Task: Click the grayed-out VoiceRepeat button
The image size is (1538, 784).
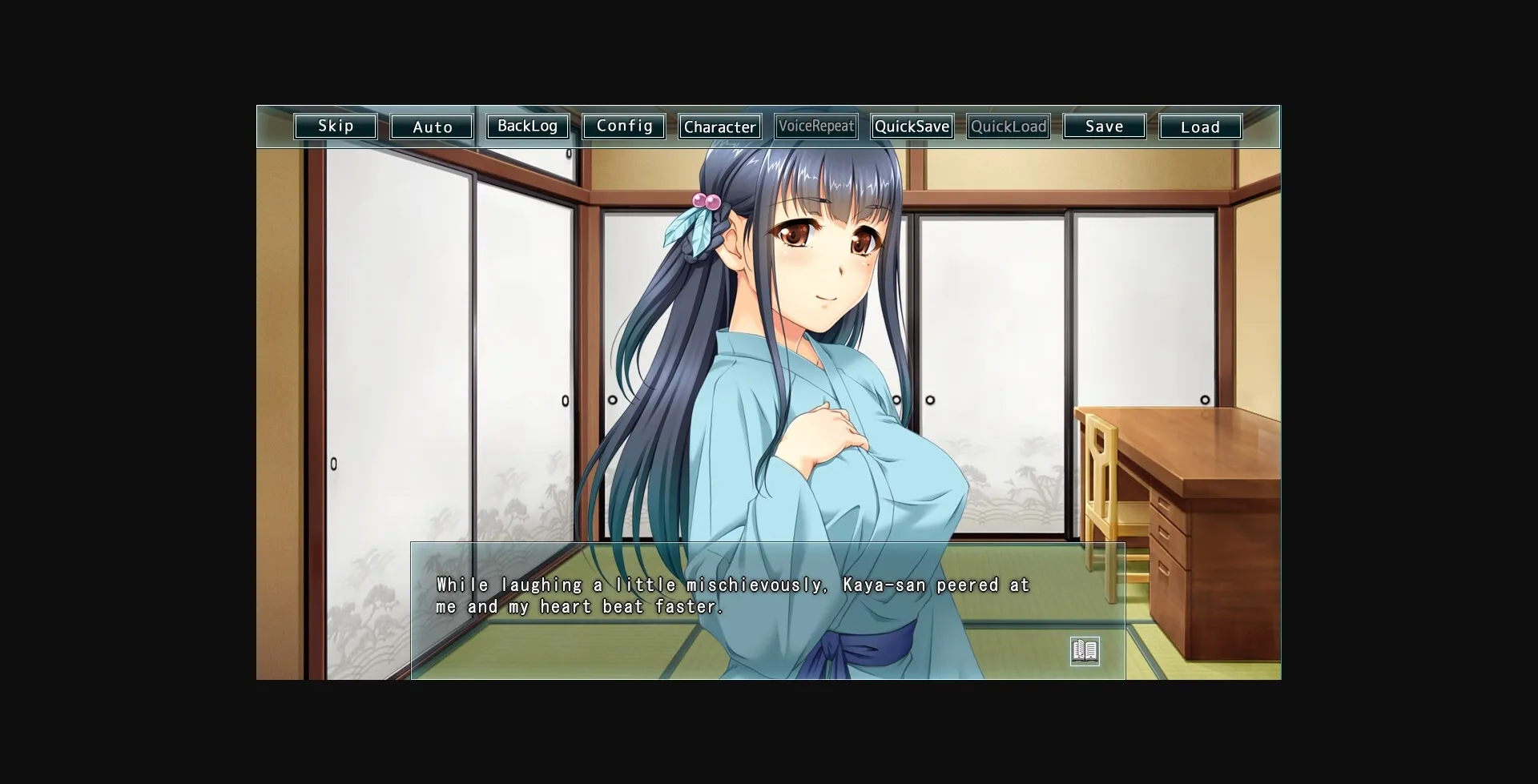Action: point(815,126)
